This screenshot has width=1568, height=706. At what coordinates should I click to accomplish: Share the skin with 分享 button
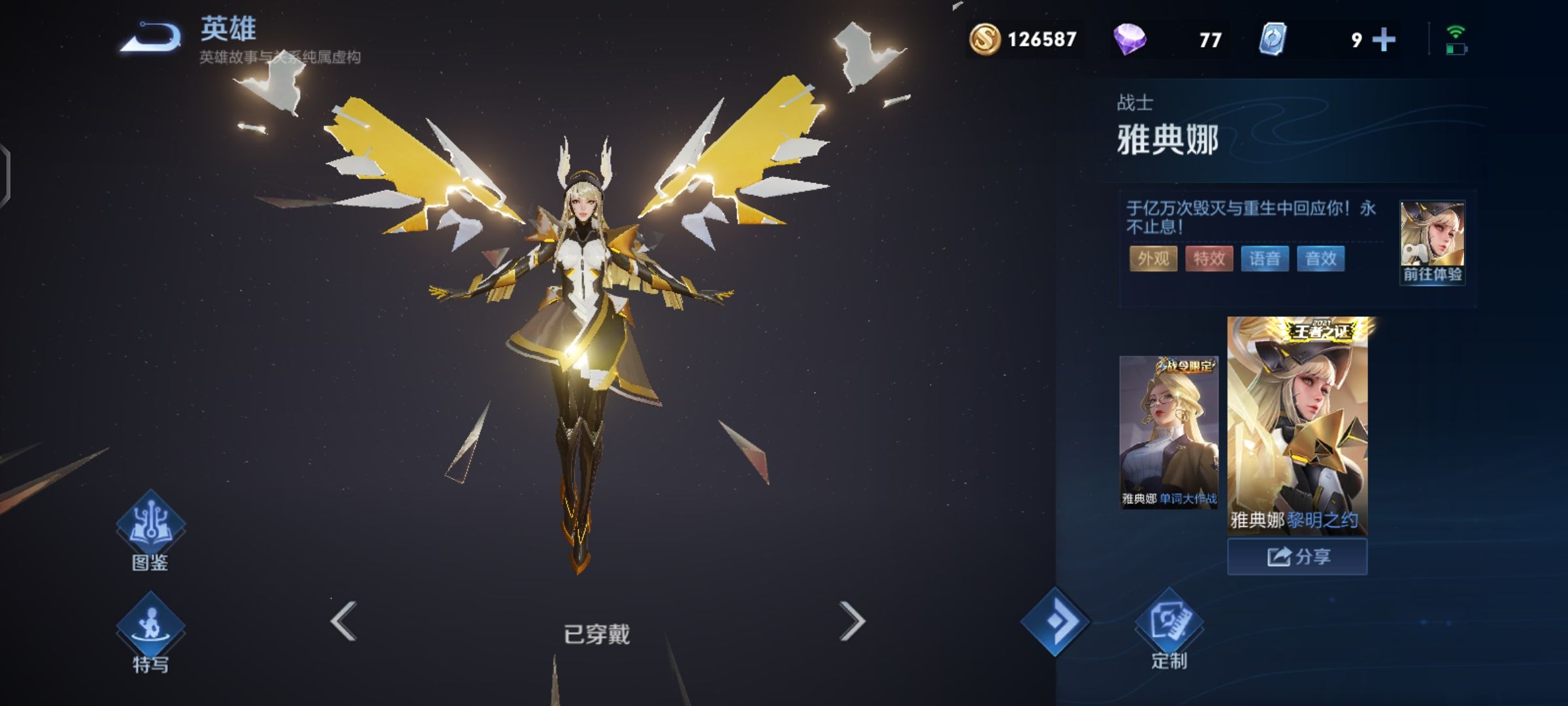1297,557
